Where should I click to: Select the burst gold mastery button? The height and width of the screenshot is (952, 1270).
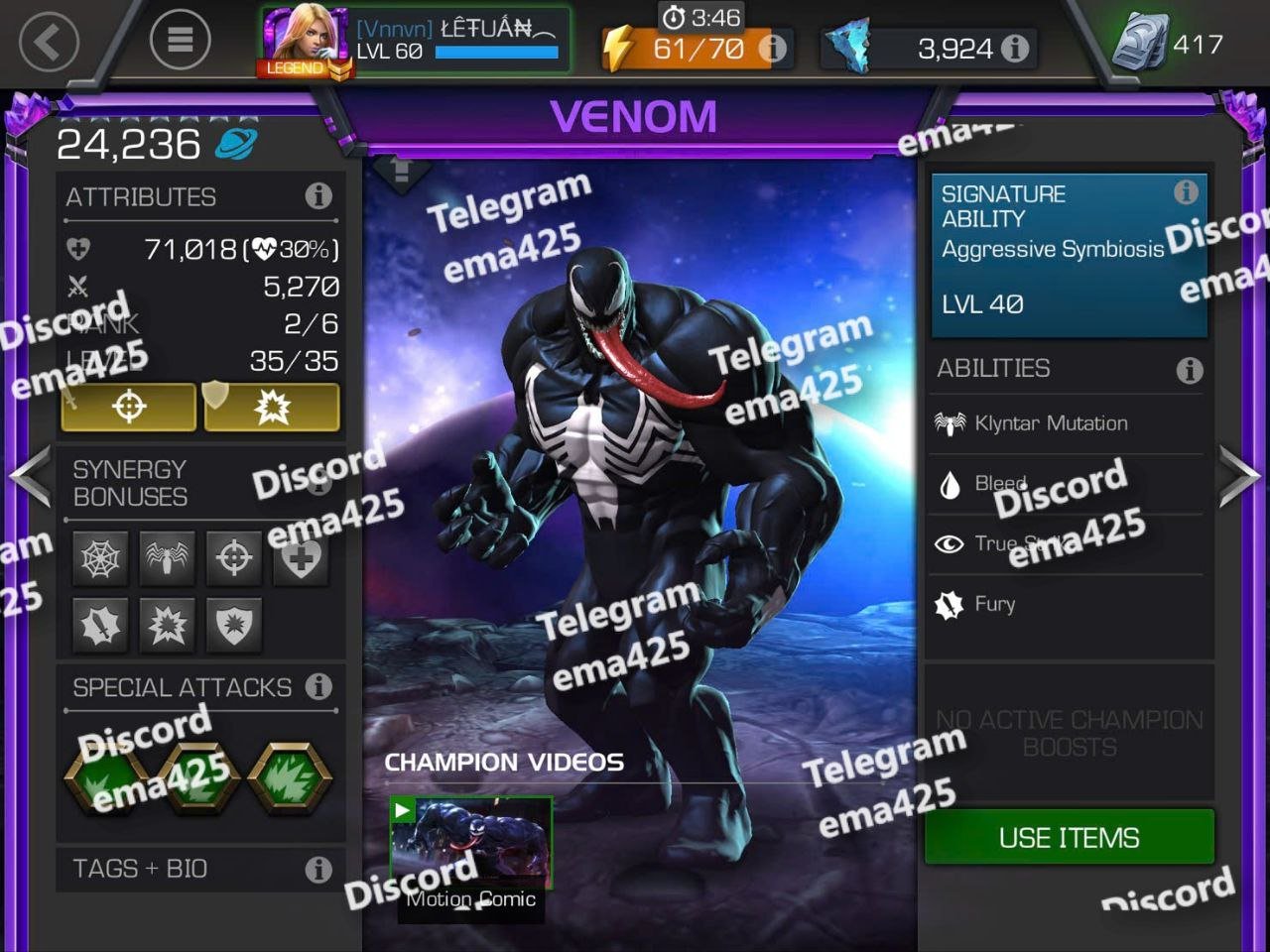click(272, 407)
